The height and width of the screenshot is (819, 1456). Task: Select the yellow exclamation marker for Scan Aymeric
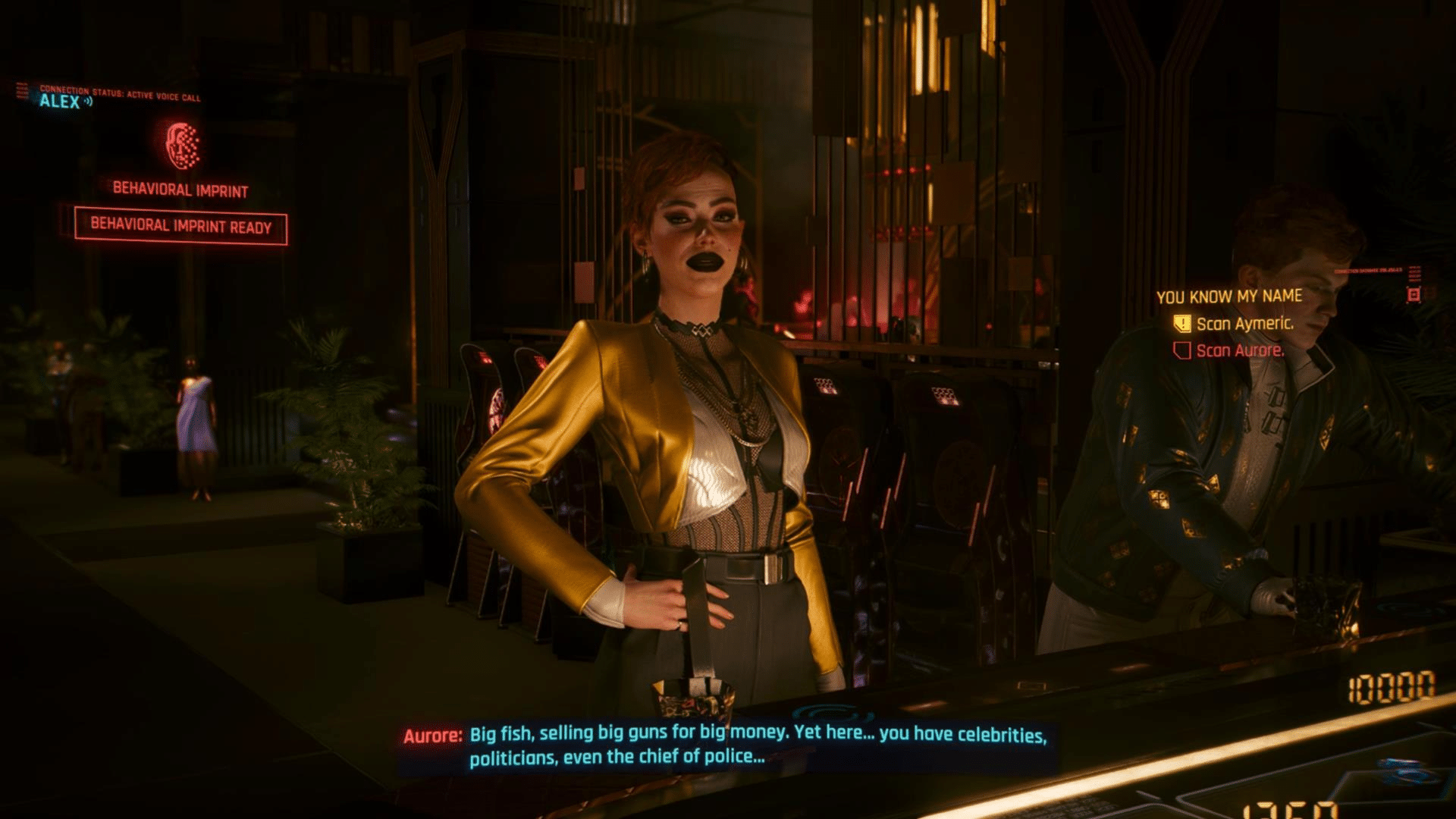click(x=1181, y=324)
